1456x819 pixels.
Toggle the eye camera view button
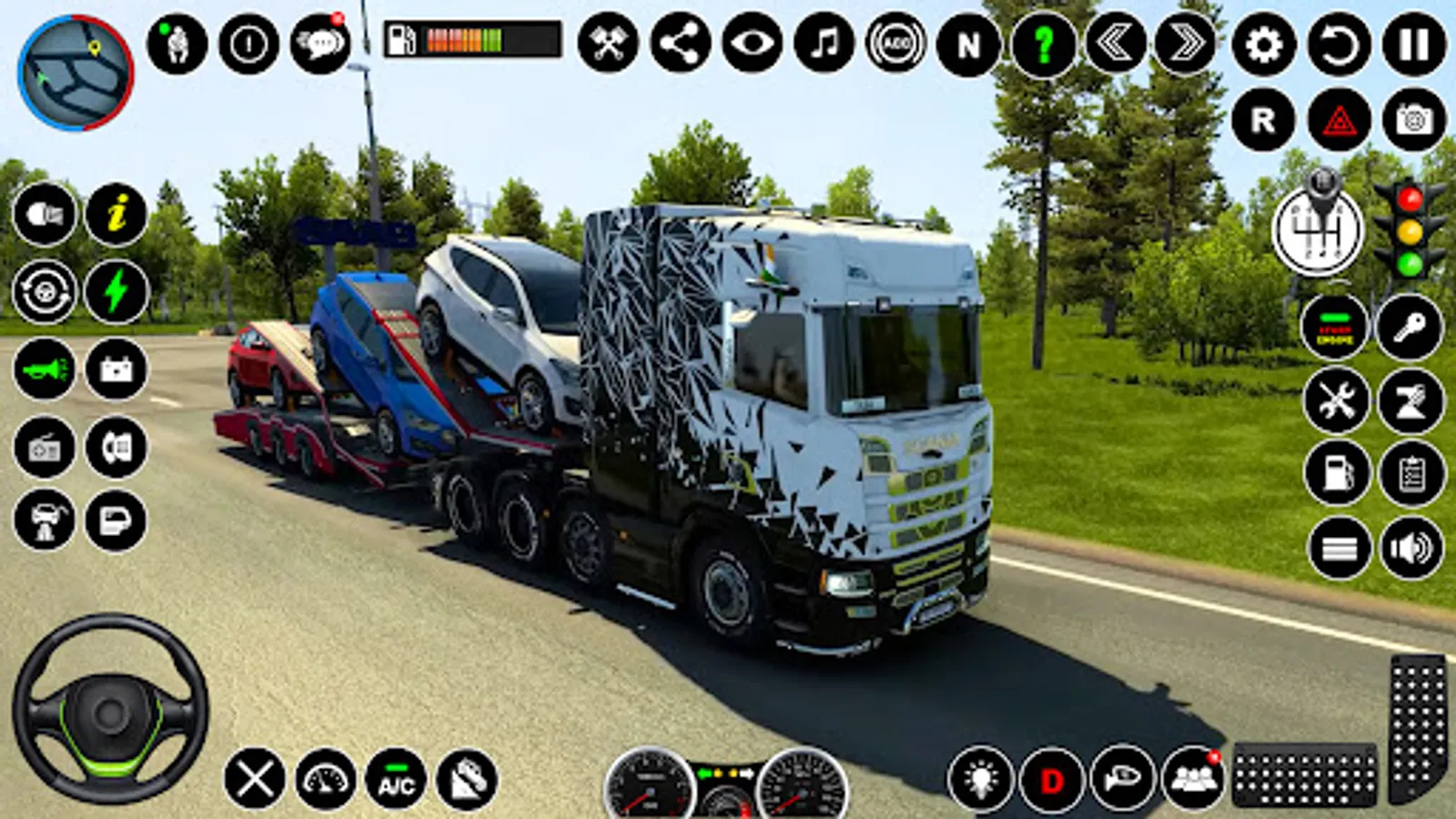point(753,44)
